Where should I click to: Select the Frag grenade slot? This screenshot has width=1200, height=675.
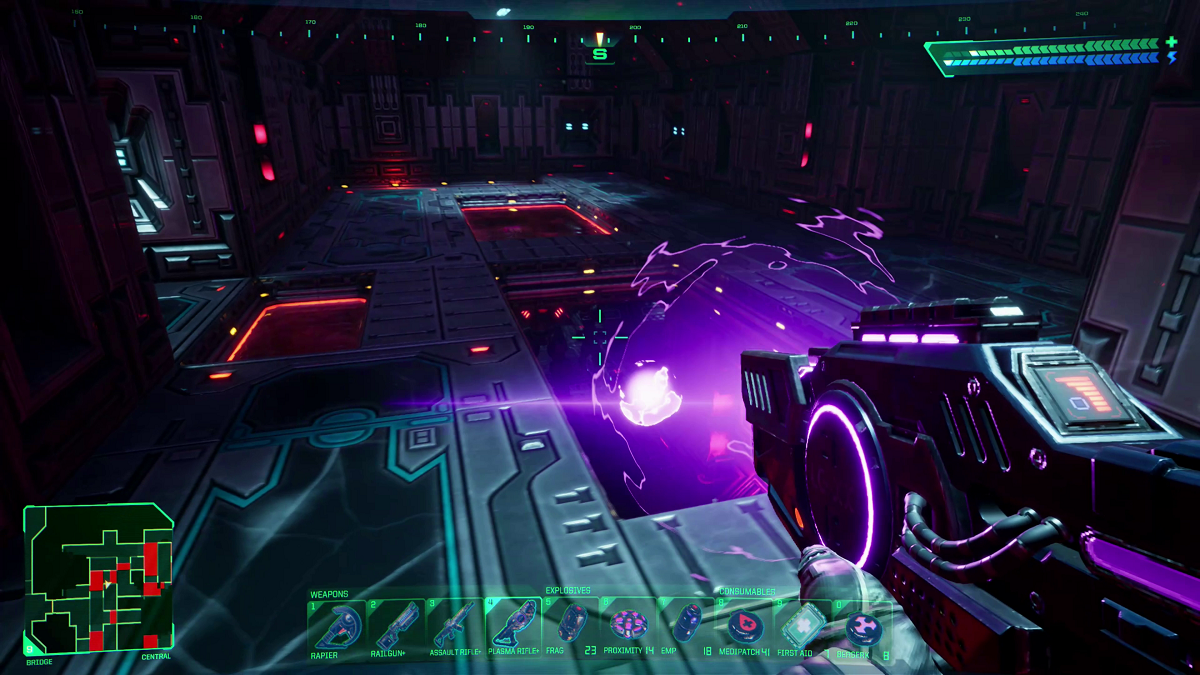[x=572, y=626]
